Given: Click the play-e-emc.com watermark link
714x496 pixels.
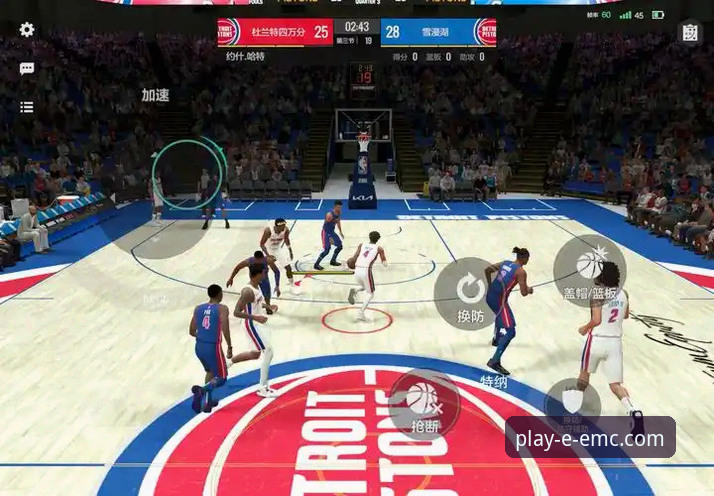Looking at the screenshot, I should [x=590, y=438].
